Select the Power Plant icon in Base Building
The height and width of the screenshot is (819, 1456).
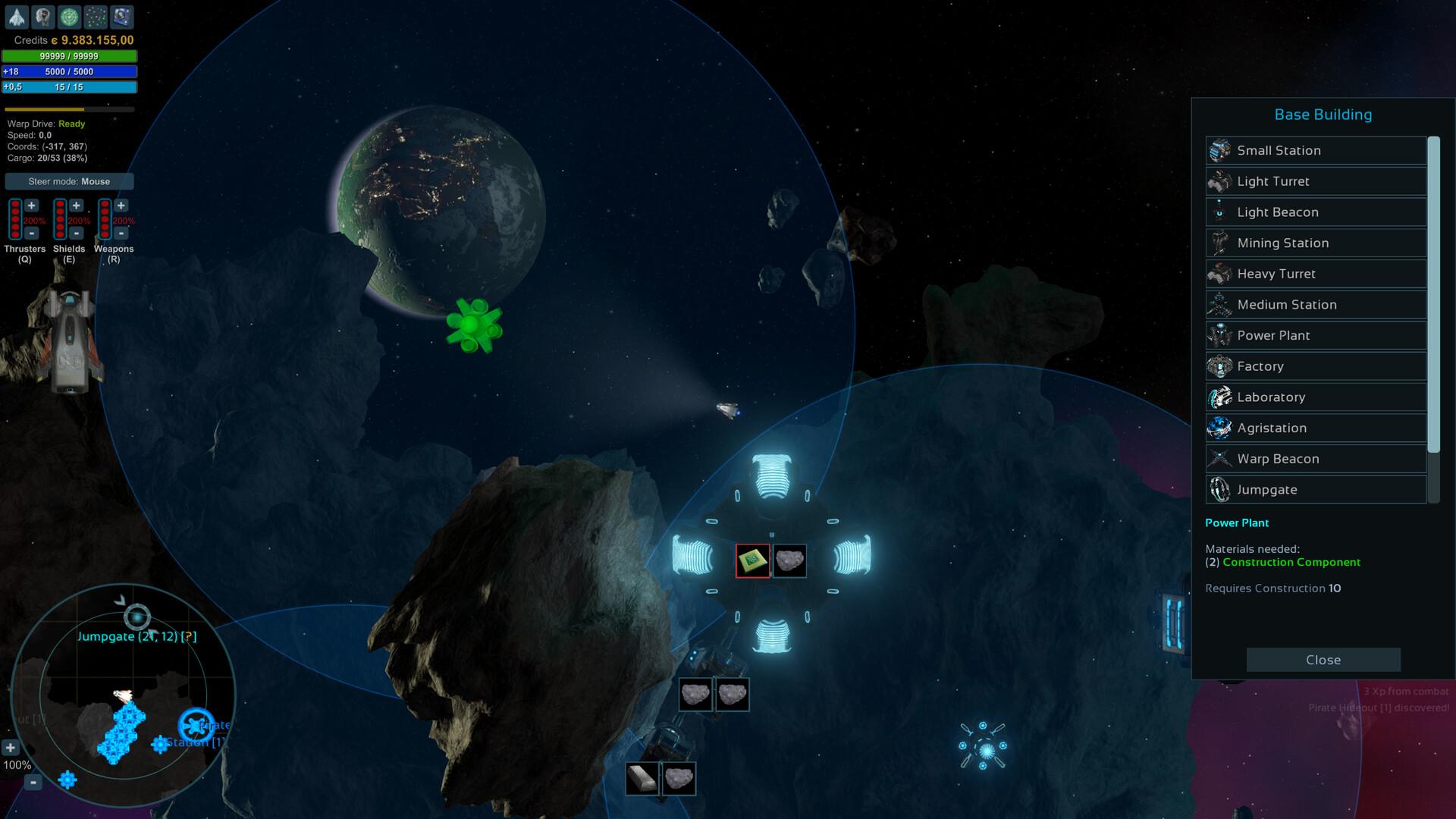pos(1220,334)
